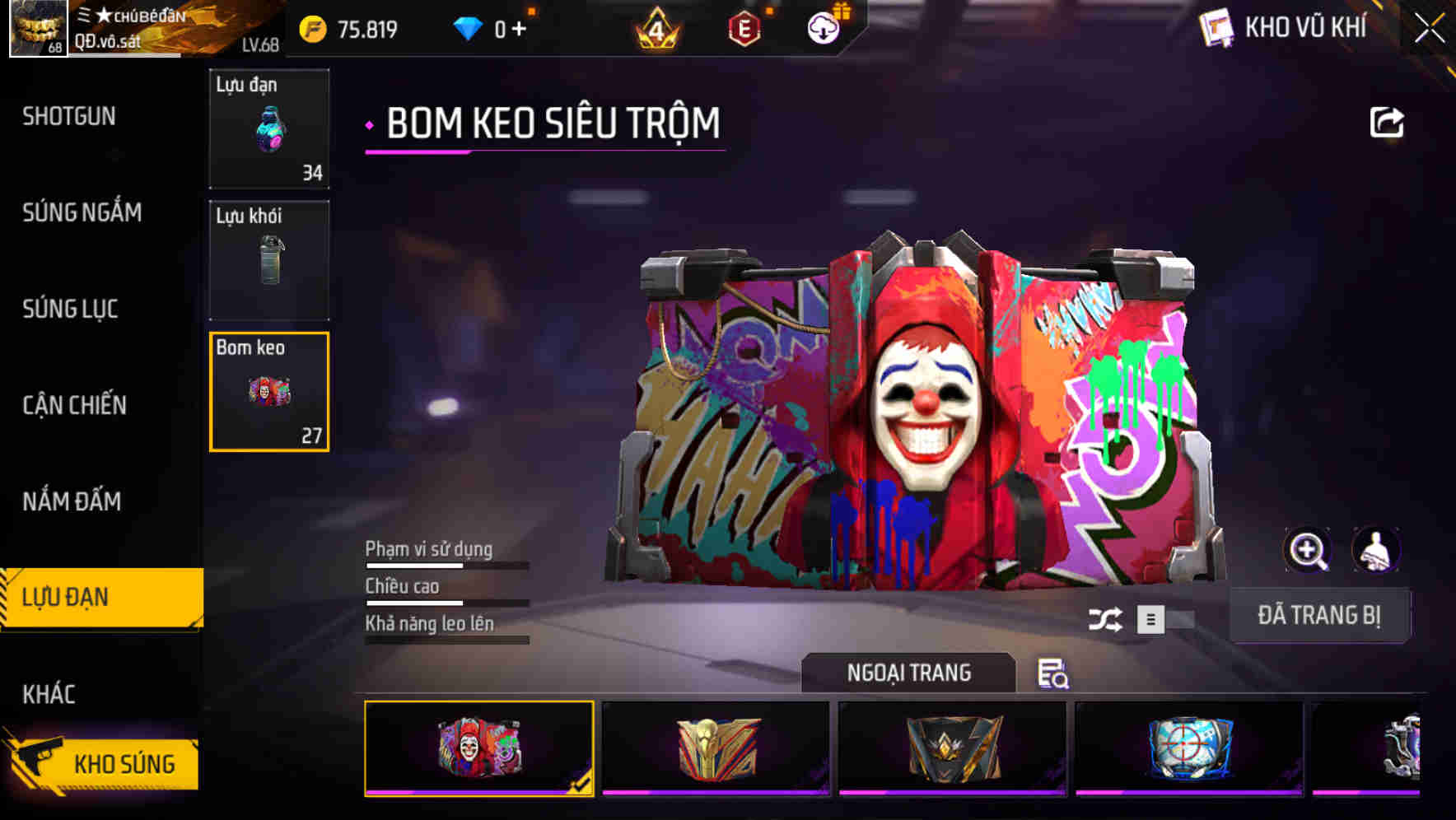
Task: Switch to the NGOẠI TRANG tab
Action: coord(909,673)
